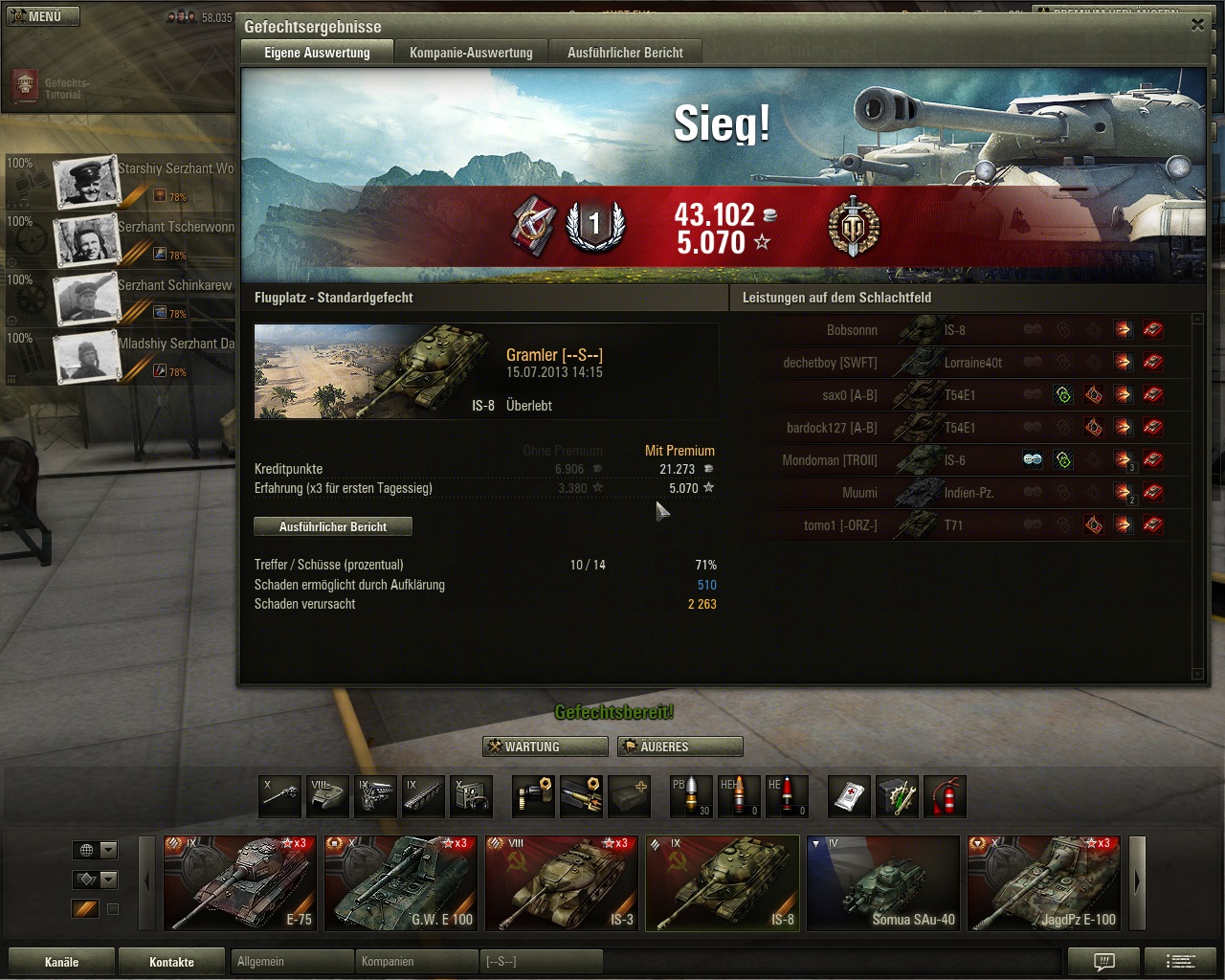Open the Ausführlicher Bericht tab
Image resolution: width=1225 pixels, height=980 pixels.
coord(625,53)
